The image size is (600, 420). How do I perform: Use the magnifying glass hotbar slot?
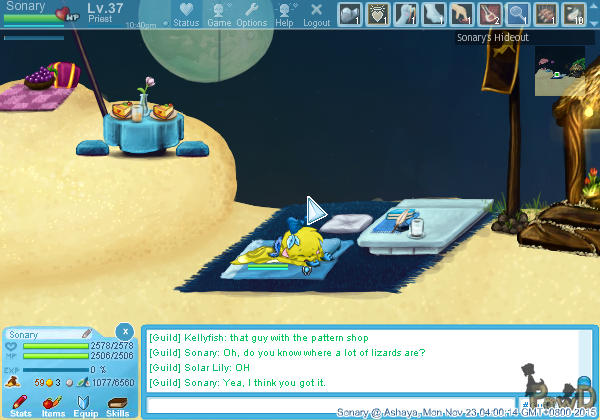click(x=518, y=14)
